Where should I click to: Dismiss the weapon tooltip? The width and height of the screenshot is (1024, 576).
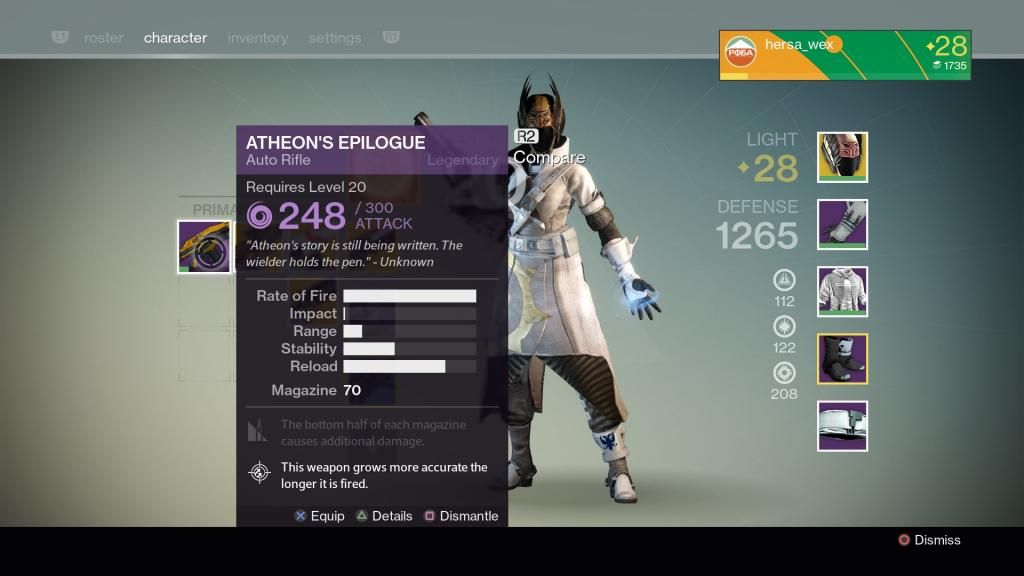click(928, 540)
